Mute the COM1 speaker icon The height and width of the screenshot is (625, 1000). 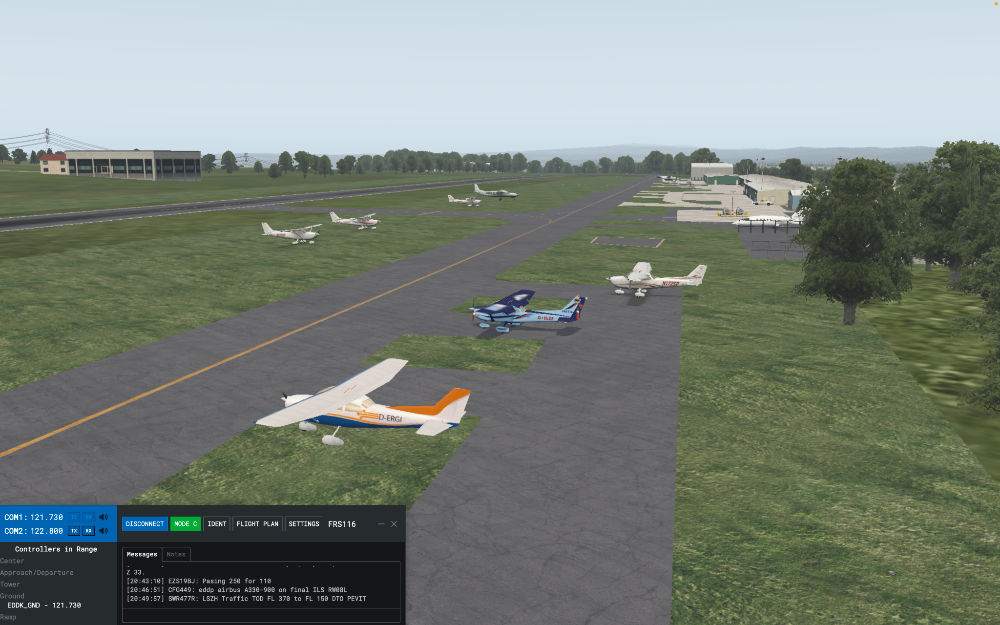[104, 517]
